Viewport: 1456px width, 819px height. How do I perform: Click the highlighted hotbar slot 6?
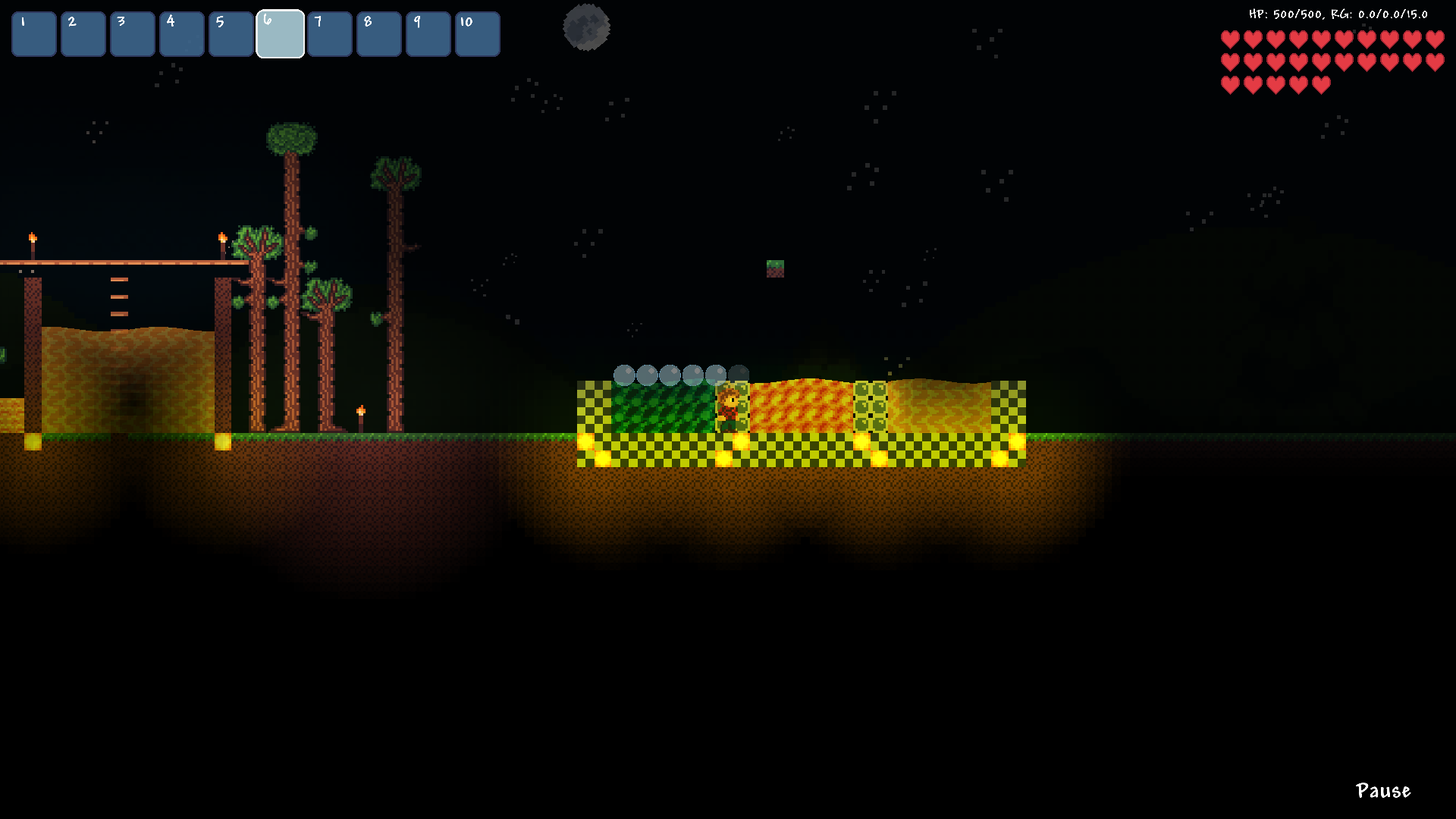pyautogui.click(x=281, y=34)
